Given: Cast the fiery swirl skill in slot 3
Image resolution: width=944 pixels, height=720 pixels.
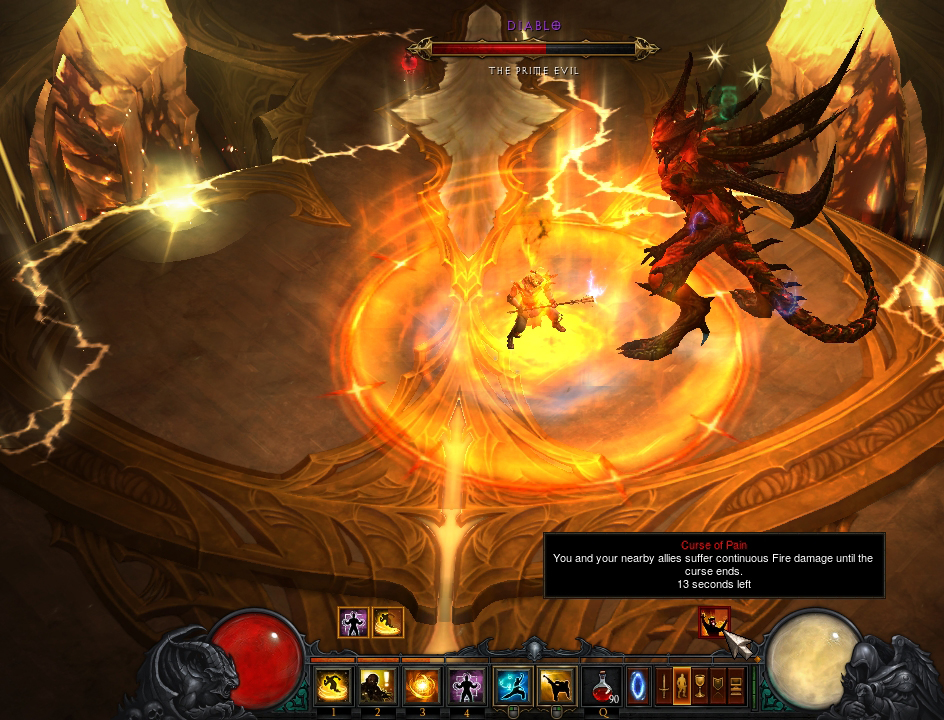Looking at the screenshot, I should point(422,685).
